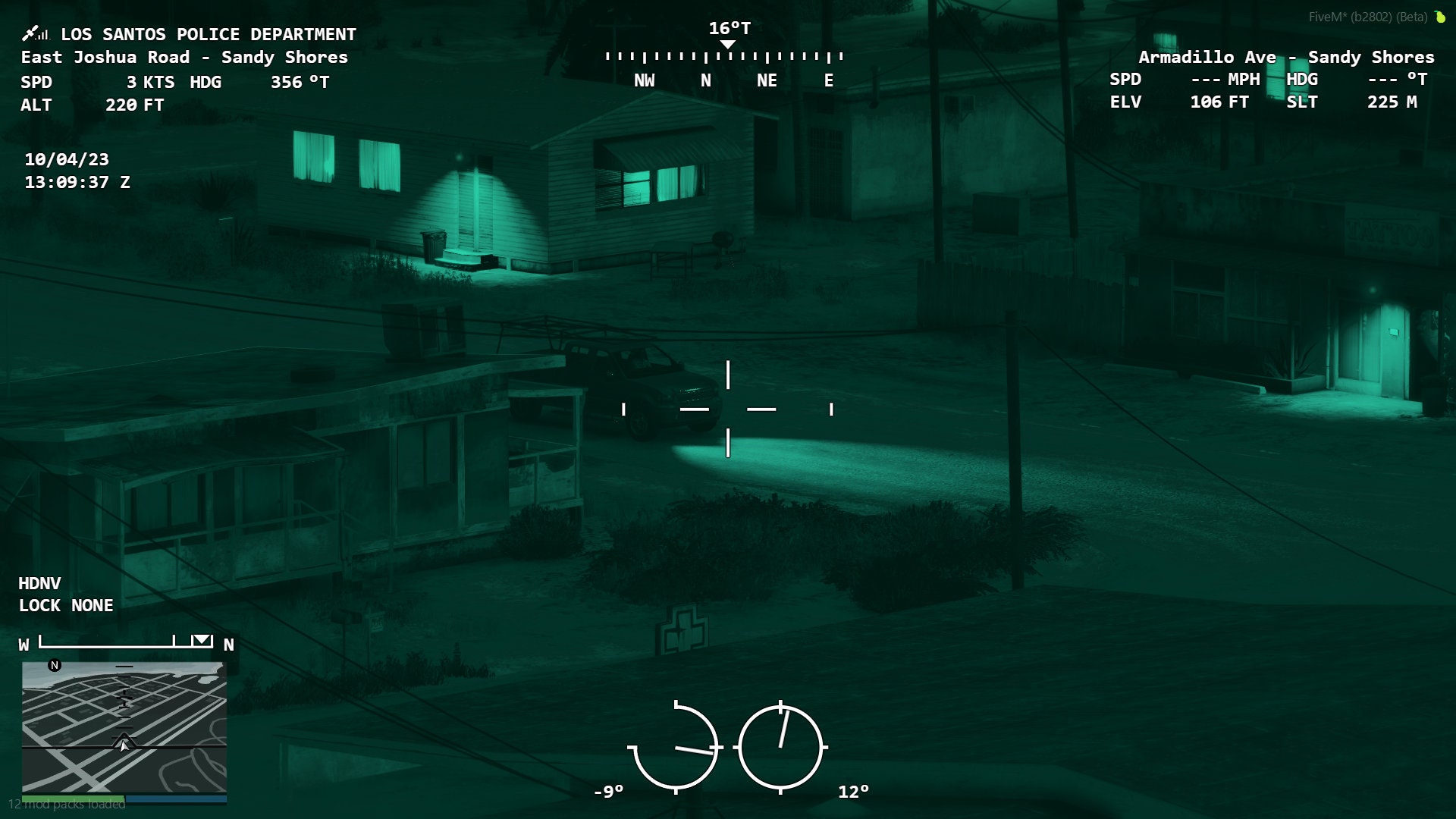Click the 12 mod packs loaded message
The width and height of the screenshot is (1456, 819).
67,806
